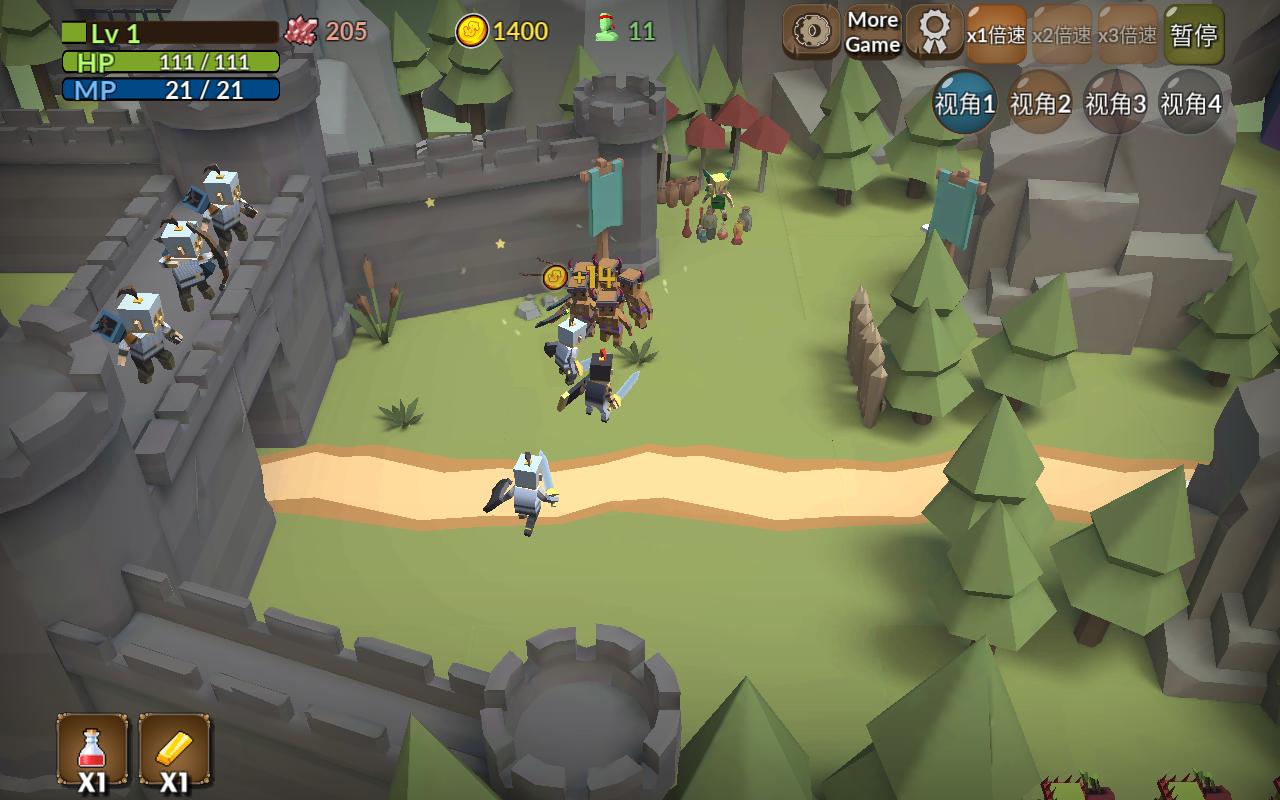1280x800 pixels.
Task: Switch game speed to x2倍速
Action: point(1062,35)
